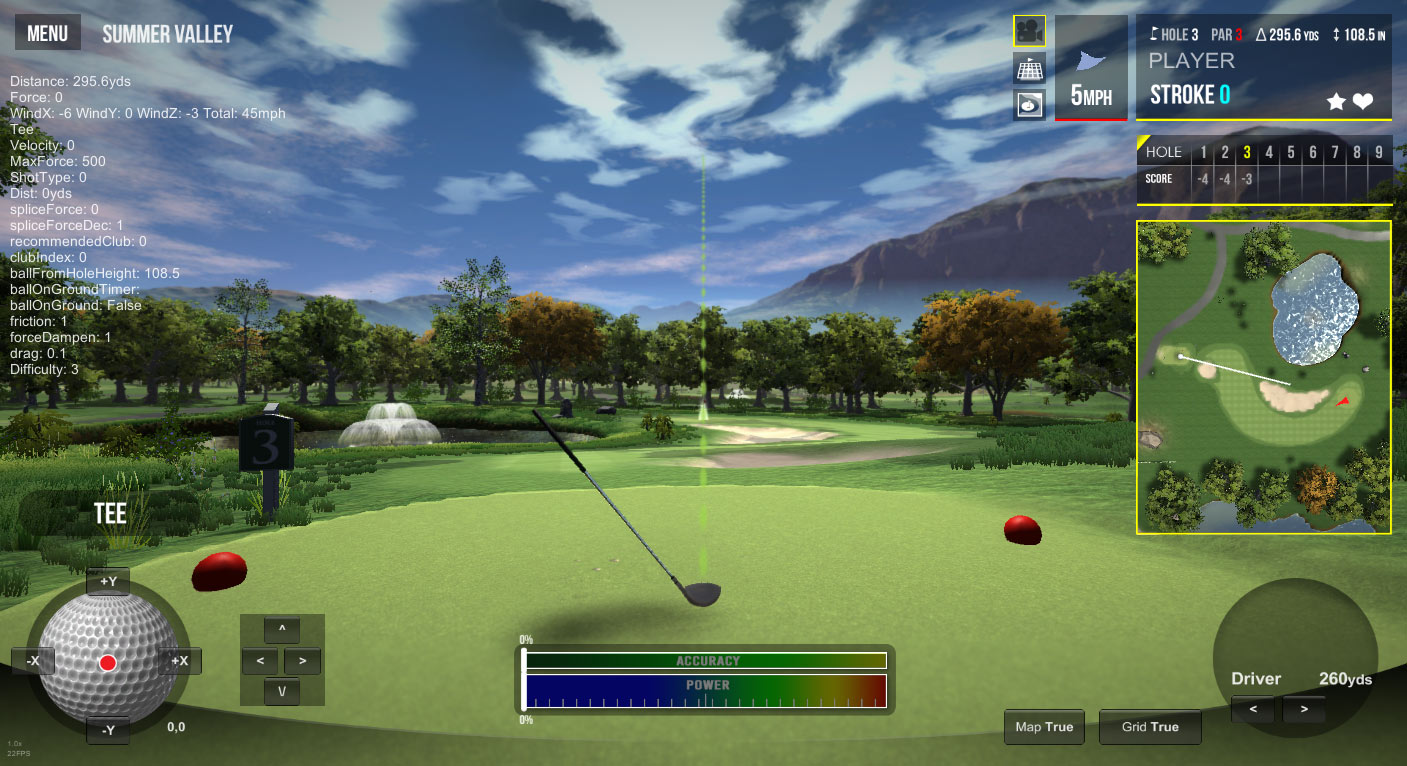Toggle the Grid True button
This screenshot has height=766, width=1407.
point(1150,727)
